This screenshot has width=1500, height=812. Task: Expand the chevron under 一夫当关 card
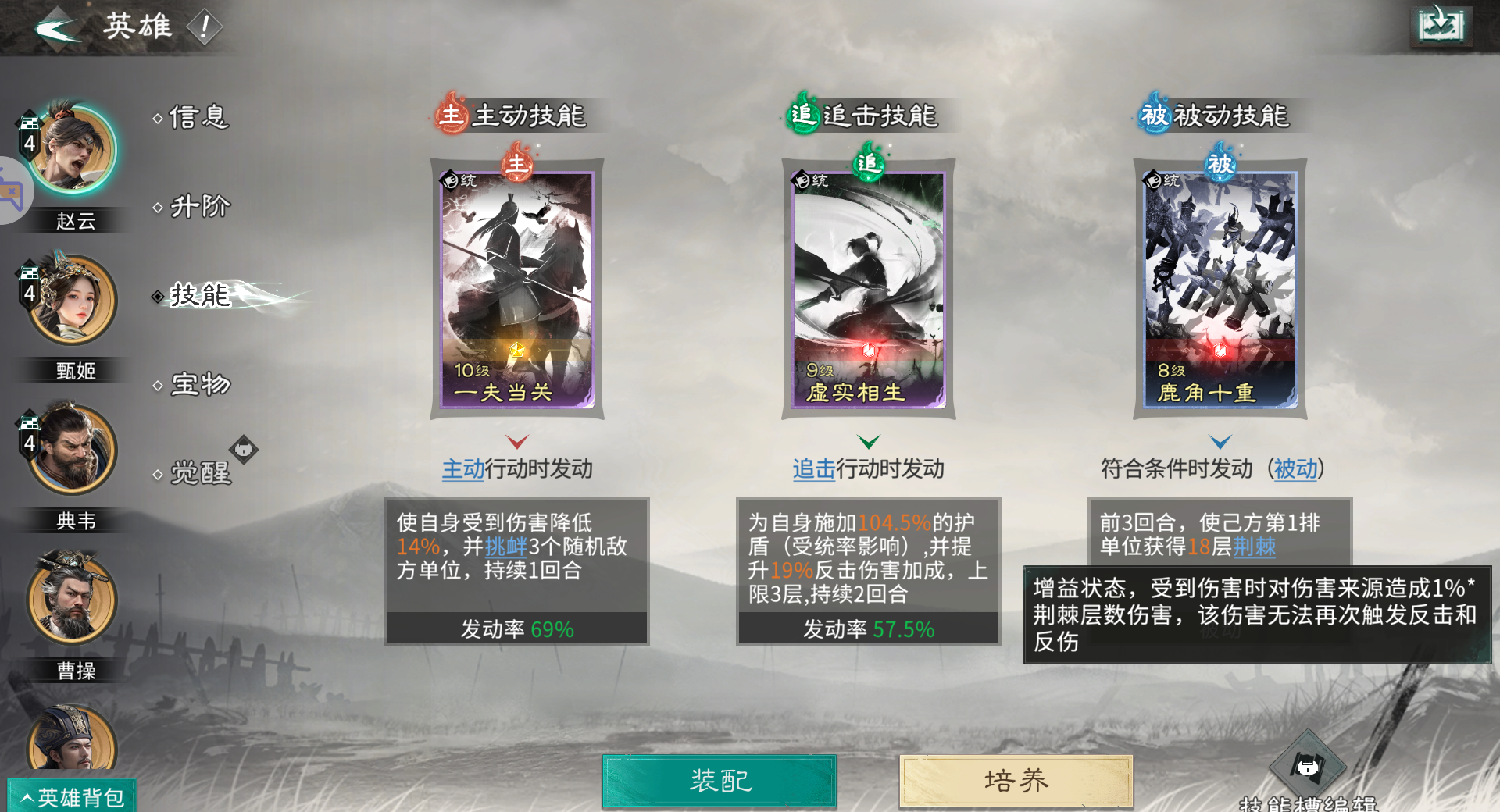tap(516, 441)
